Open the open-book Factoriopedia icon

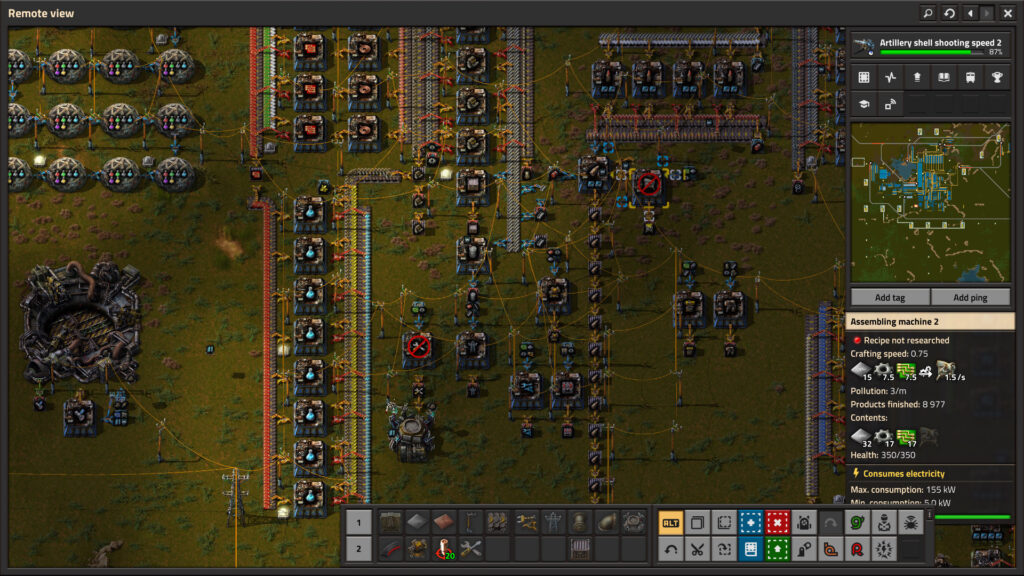click(943, 77)
